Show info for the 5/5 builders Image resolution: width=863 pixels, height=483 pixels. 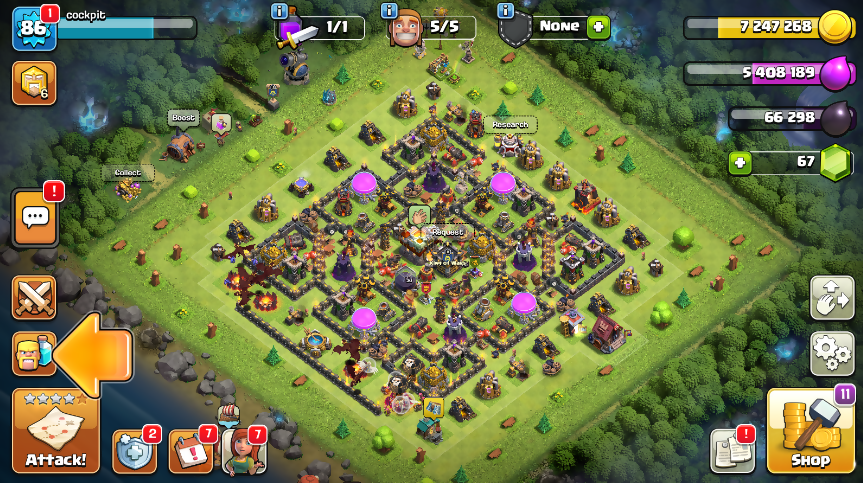pyautogui.click(x=389, y=10)
